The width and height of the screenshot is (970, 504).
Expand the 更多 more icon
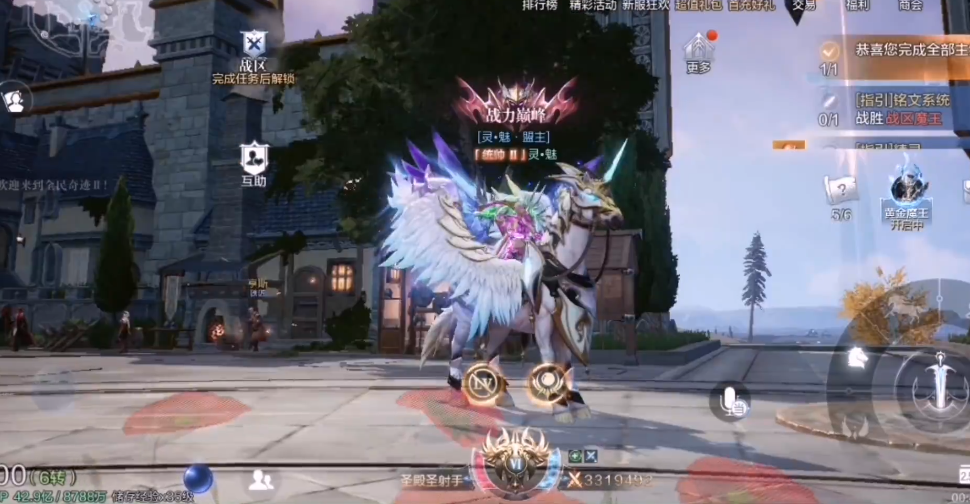point(699,50)
